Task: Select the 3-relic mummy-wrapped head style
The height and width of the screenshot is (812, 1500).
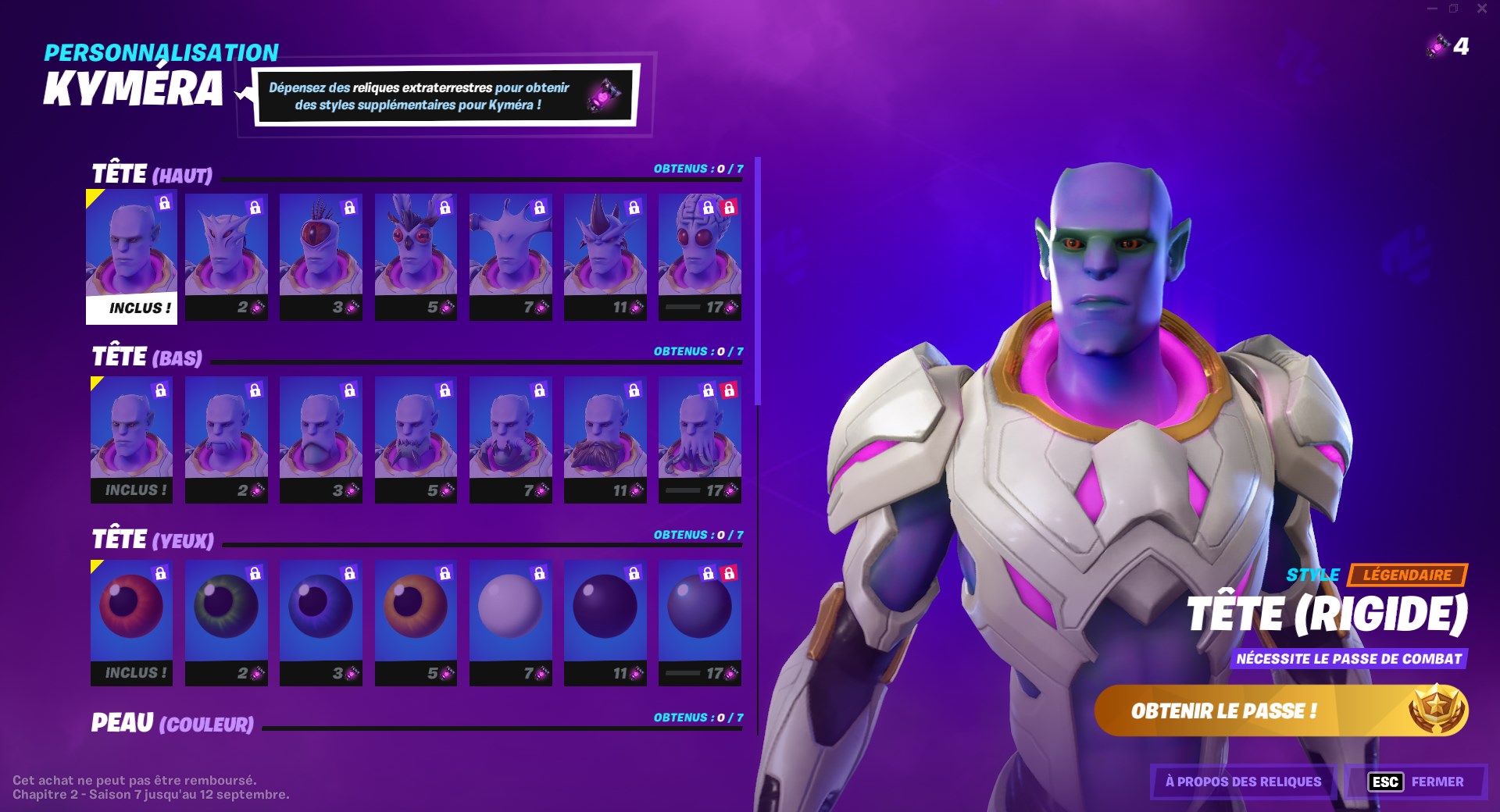Action: [321, 254]
